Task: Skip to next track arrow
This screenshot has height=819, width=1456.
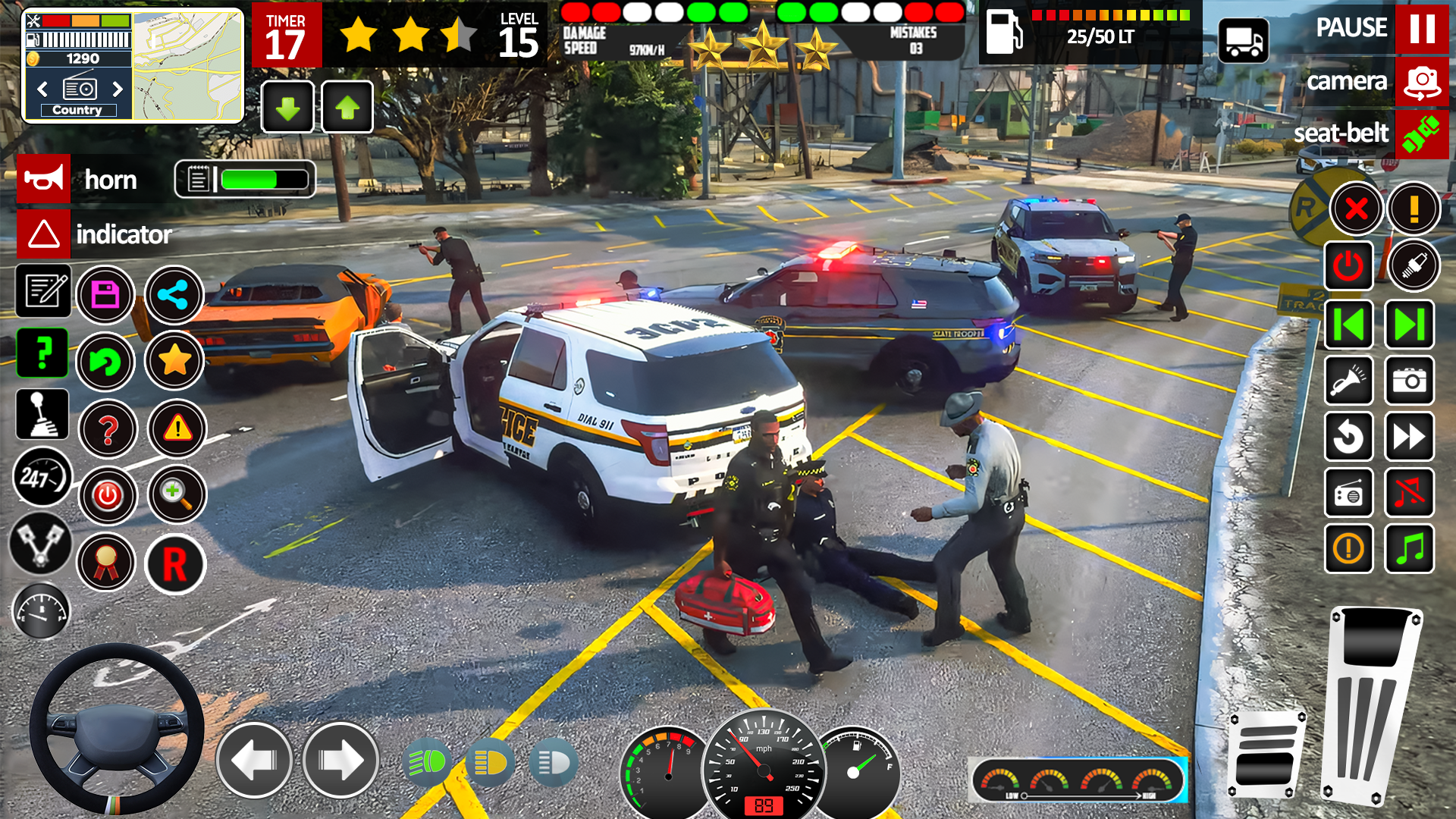Action: point(1409,325)
